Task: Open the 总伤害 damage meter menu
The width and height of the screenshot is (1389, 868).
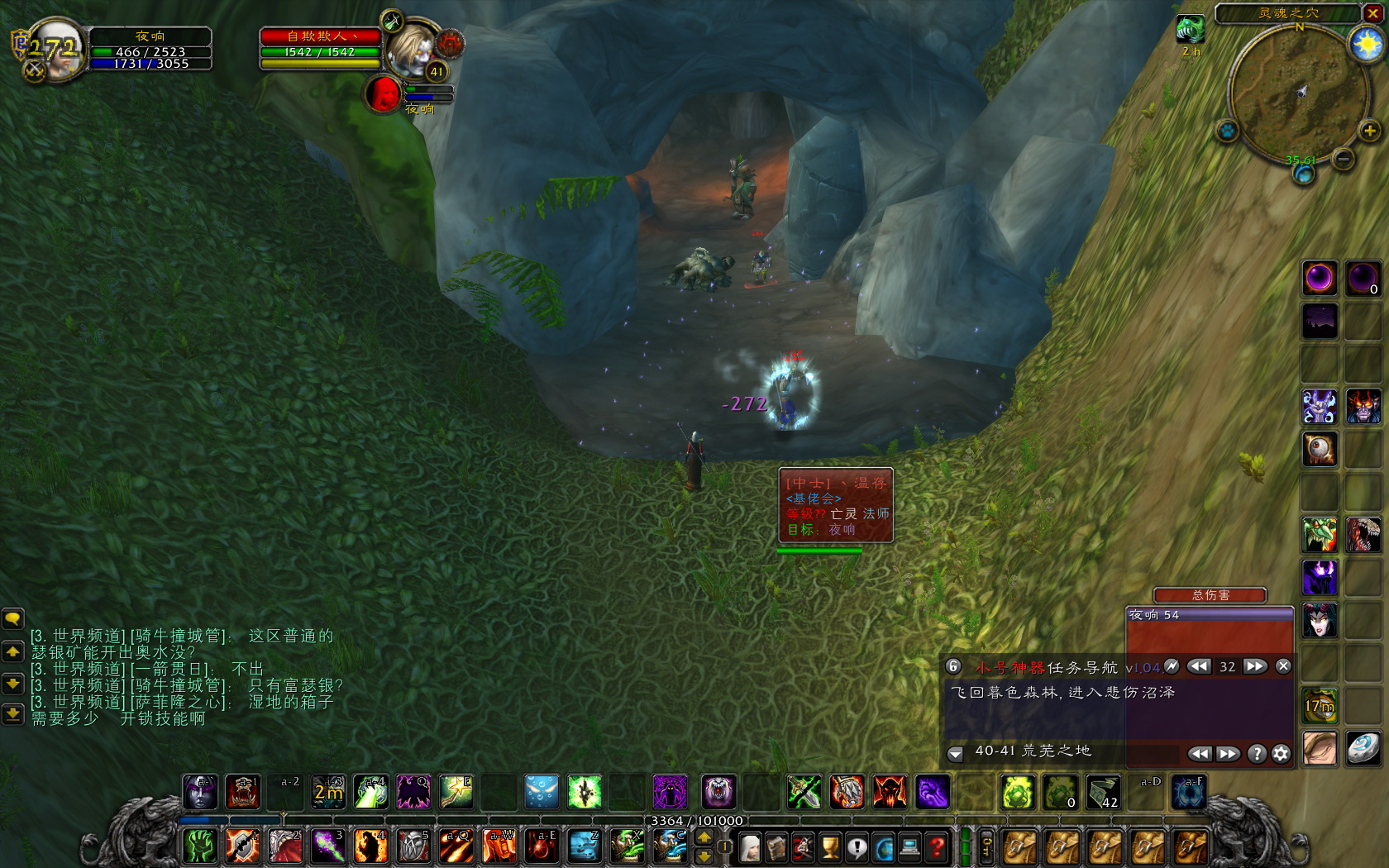Action: 1210,595
